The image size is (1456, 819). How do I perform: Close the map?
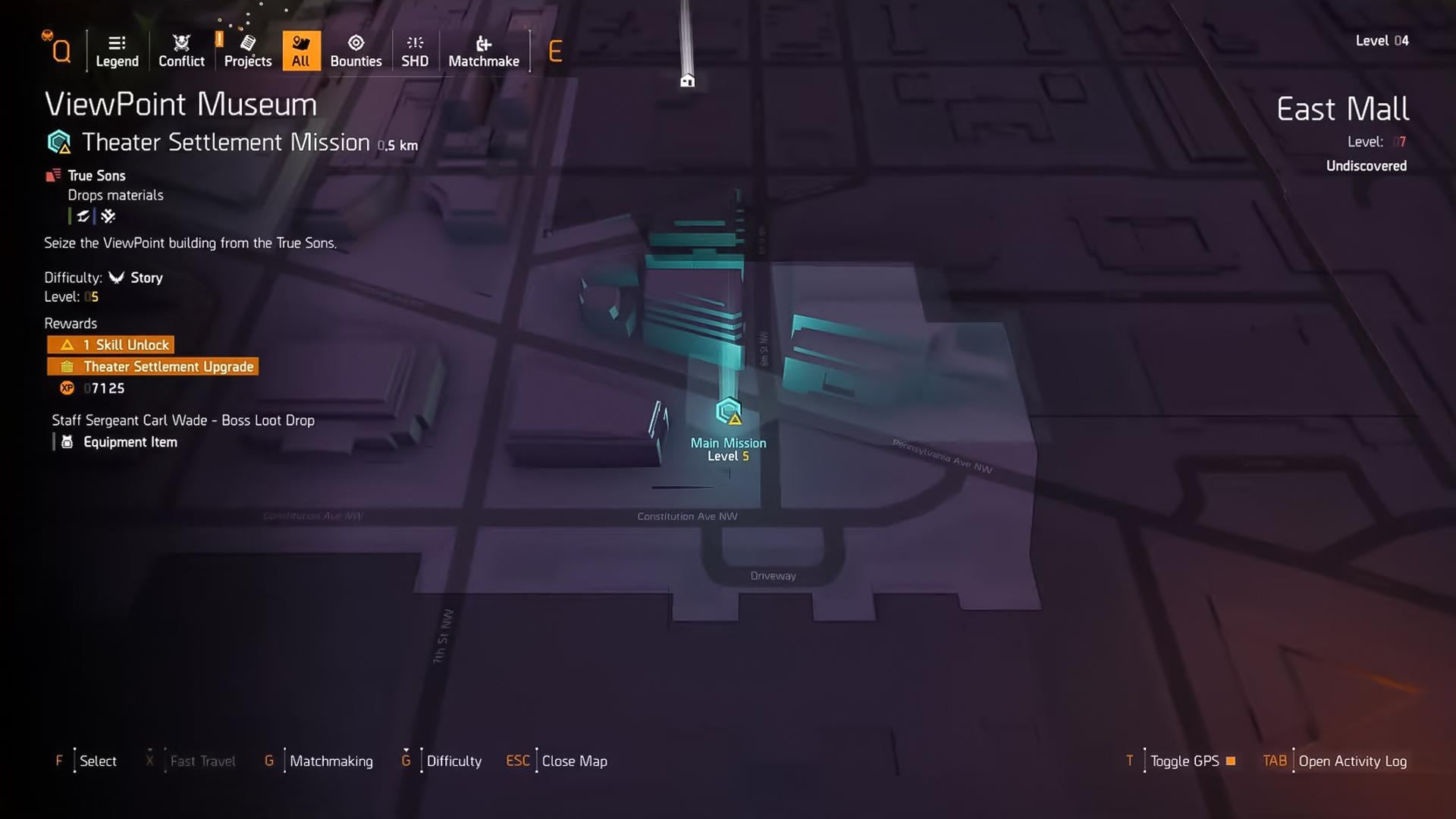pos(574,761)
